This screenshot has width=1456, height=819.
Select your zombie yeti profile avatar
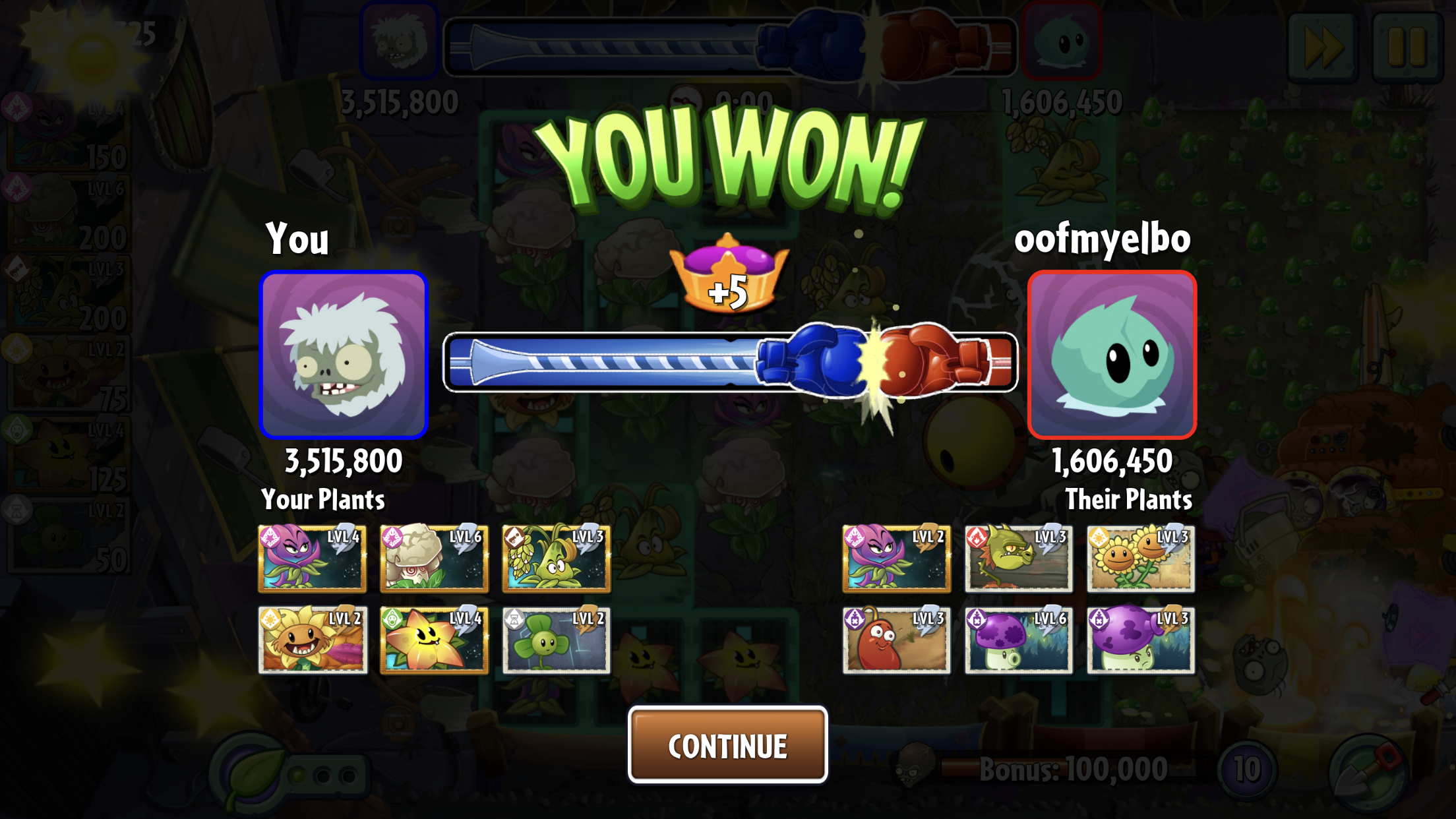[344, 355]
